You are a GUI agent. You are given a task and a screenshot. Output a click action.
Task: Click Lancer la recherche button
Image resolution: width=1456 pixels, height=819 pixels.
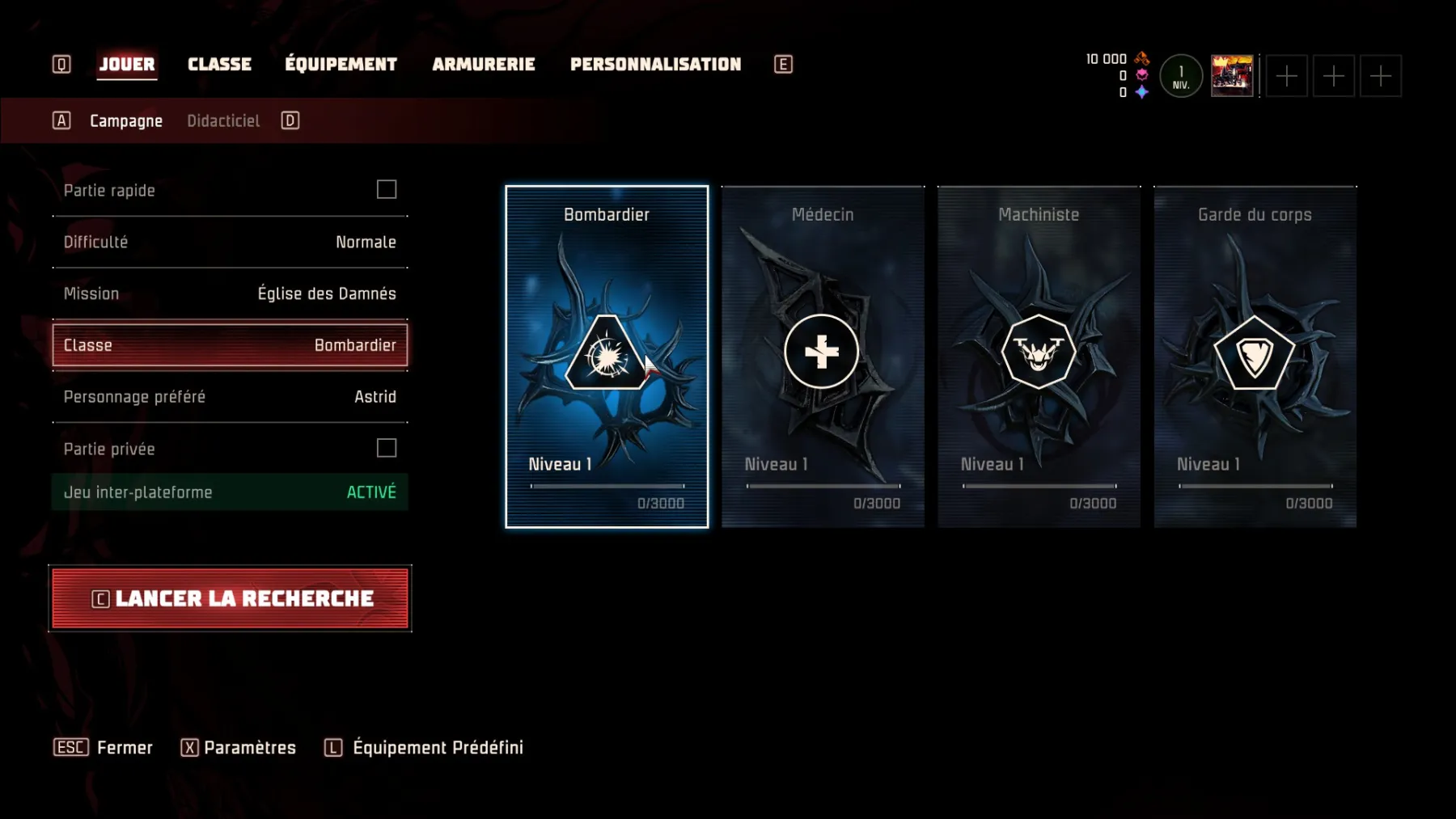[x=230, y=599]
